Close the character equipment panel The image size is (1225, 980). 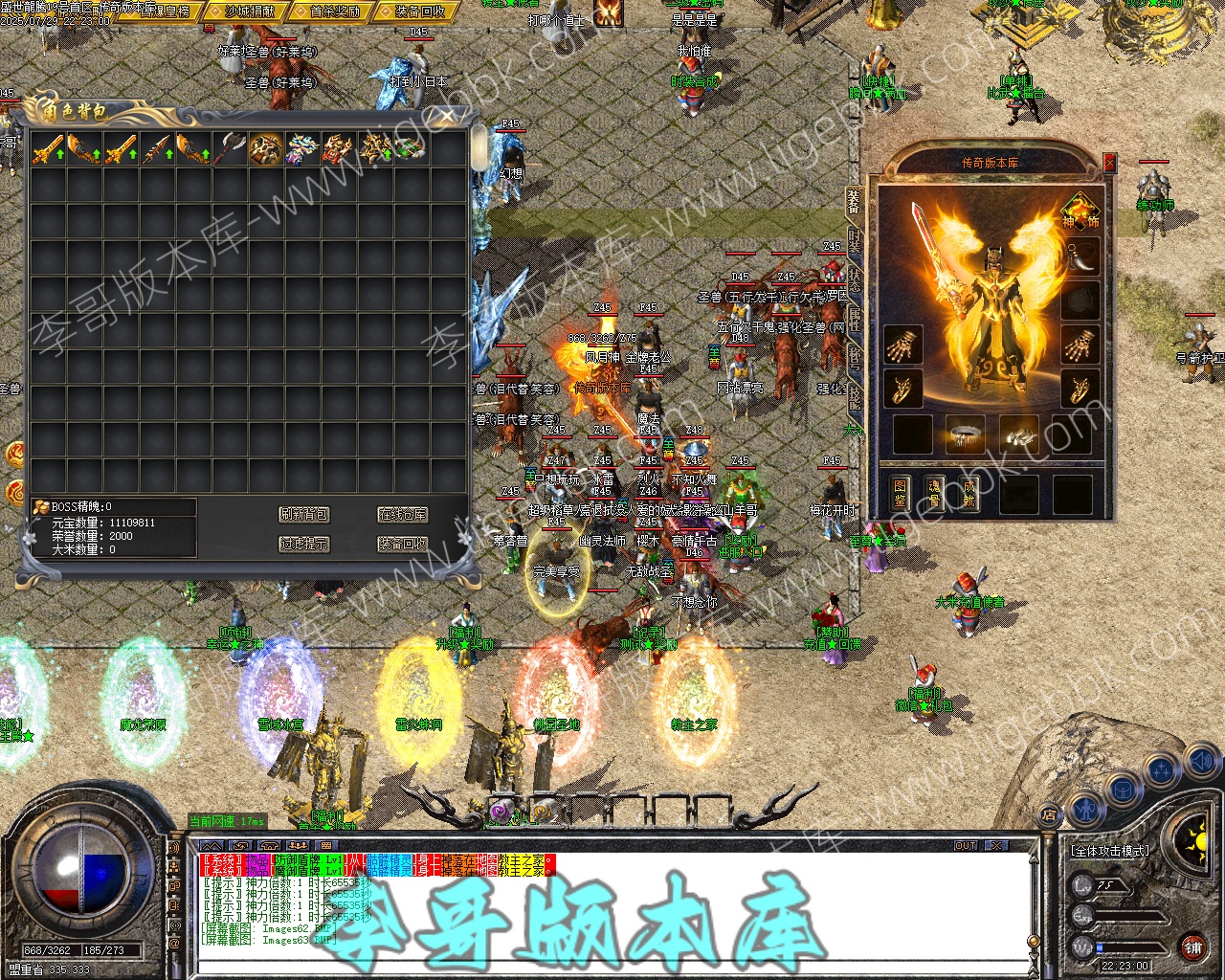click(1109, 163)
